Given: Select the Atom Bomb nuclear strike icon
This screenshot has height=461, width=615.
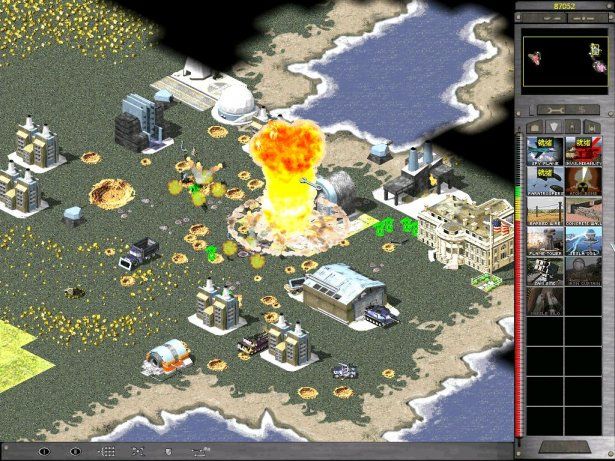Looking at the screenshot, I should 583,179.
